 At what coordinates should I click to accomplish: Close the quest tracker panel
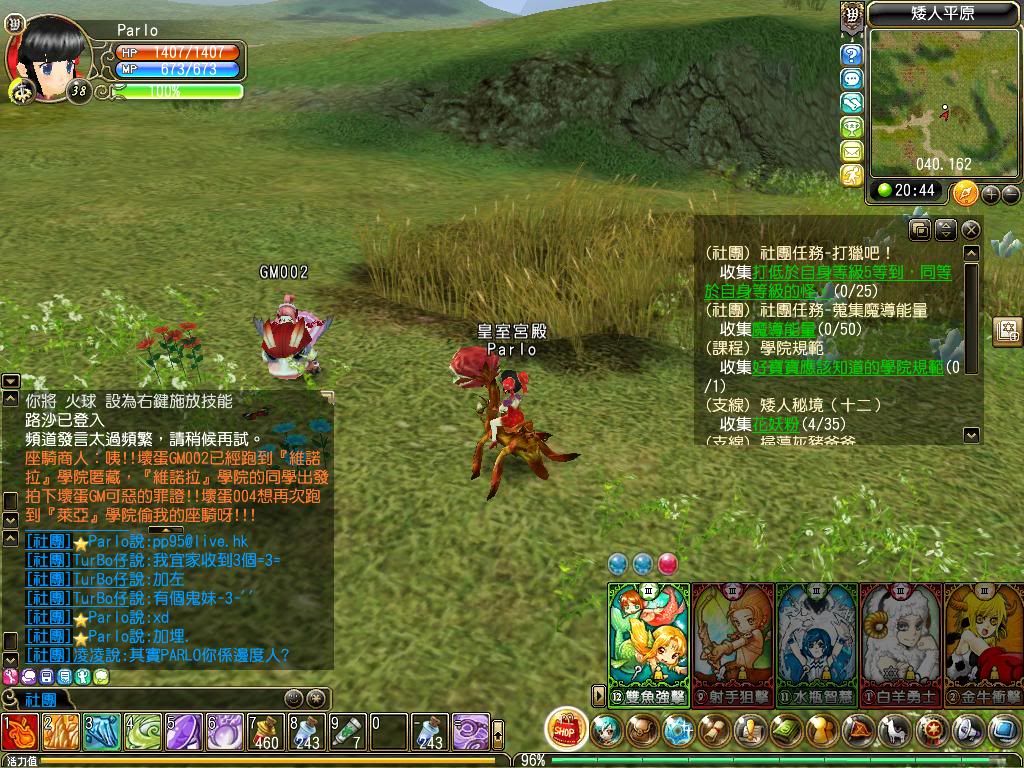[x=970, y=230]
